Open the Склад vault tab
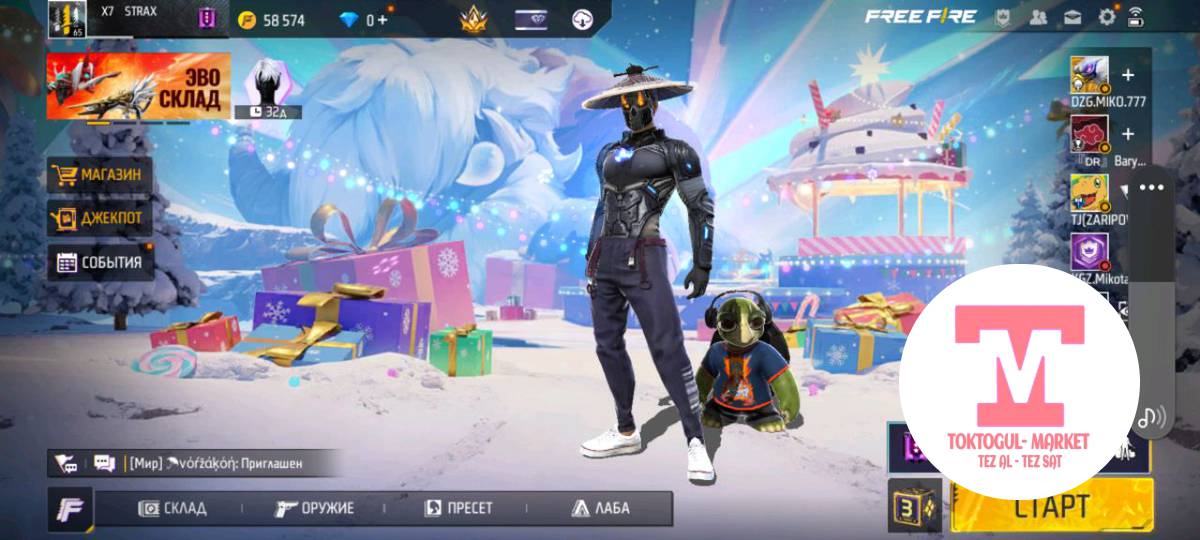The height and width of the screenshot is (540, 1200). point(173,508)
